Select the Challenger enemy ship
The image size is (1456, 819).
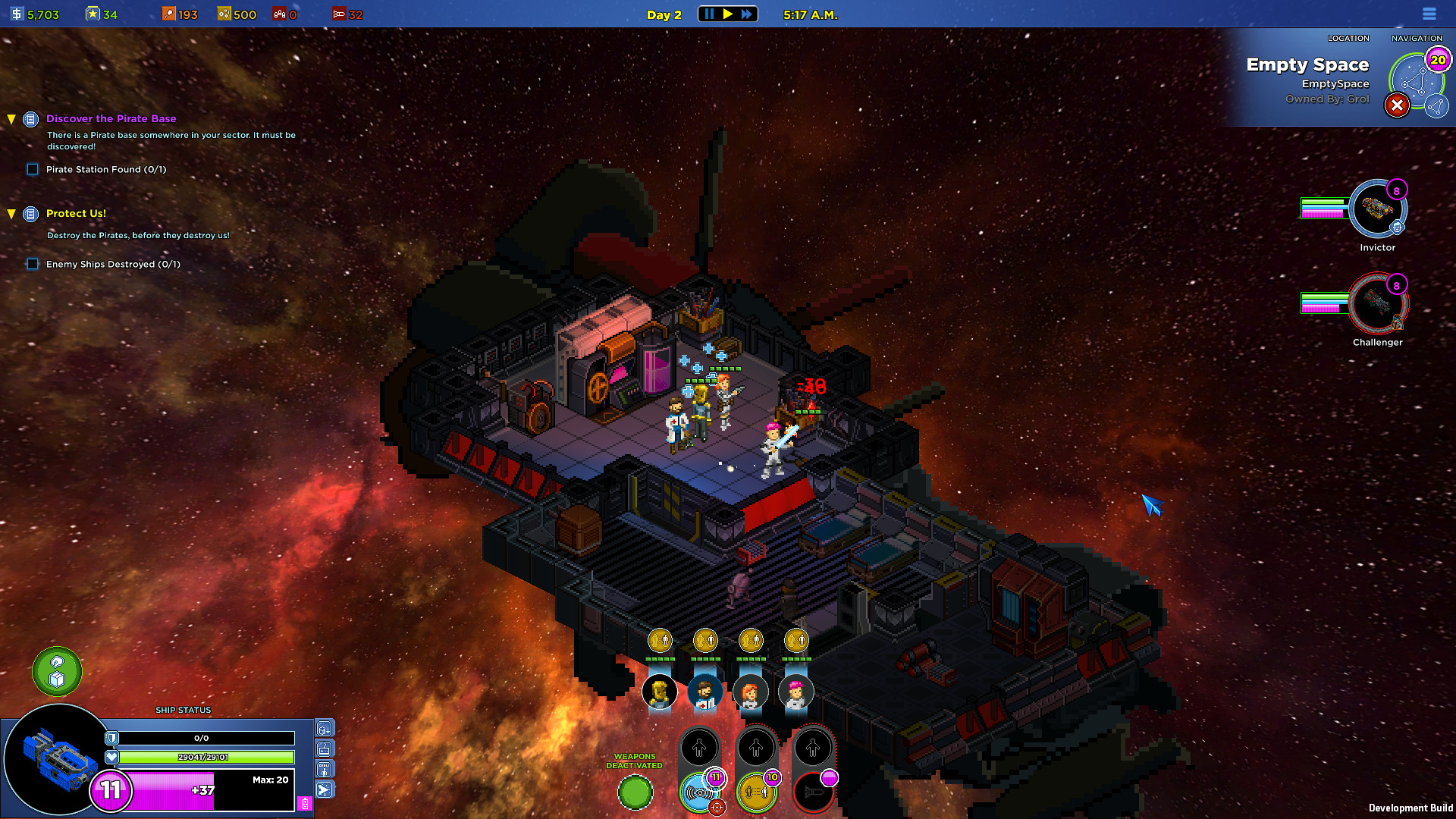[x=1377, y=303]
